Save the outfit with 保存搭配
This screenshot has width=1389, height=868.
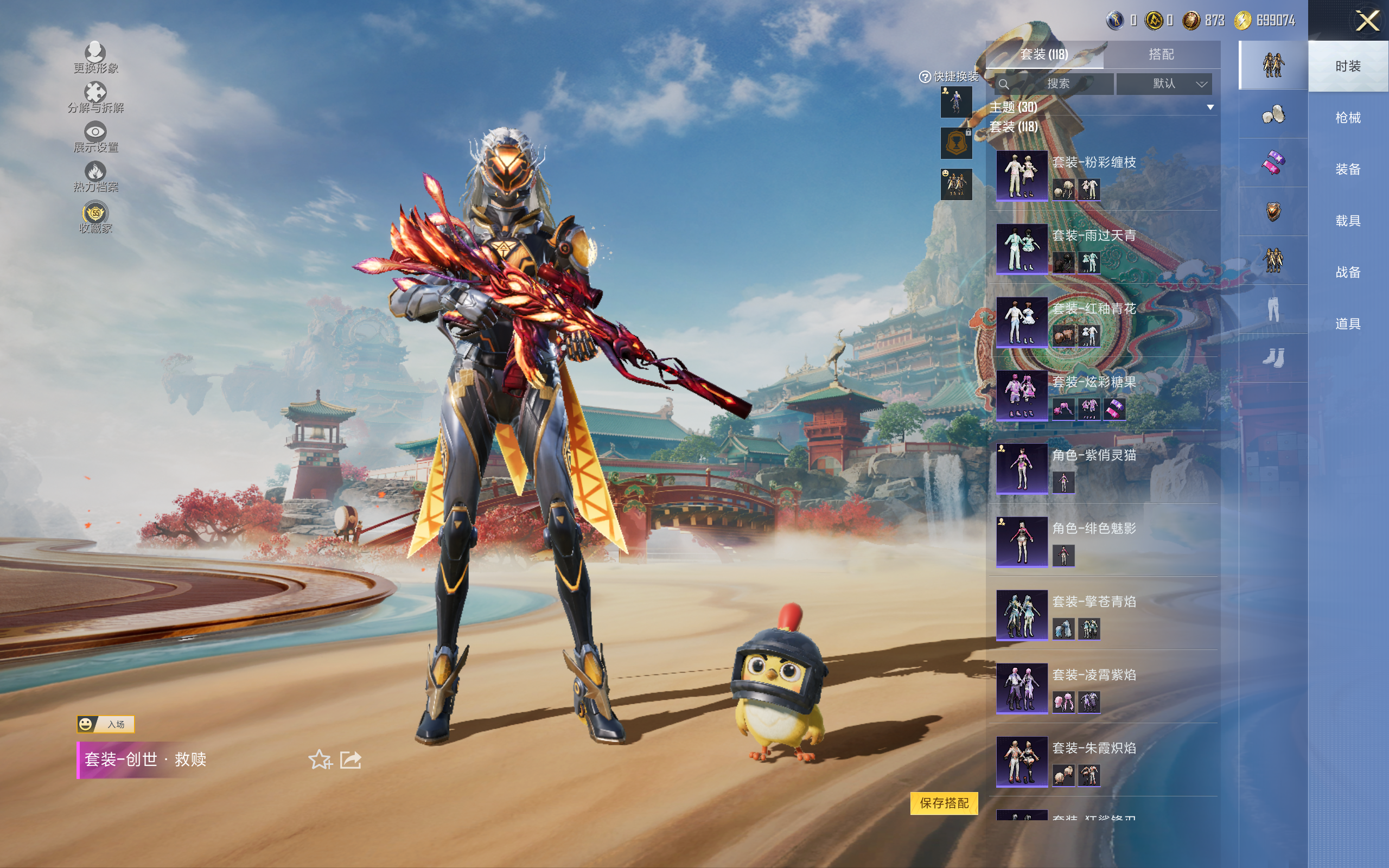944,802
